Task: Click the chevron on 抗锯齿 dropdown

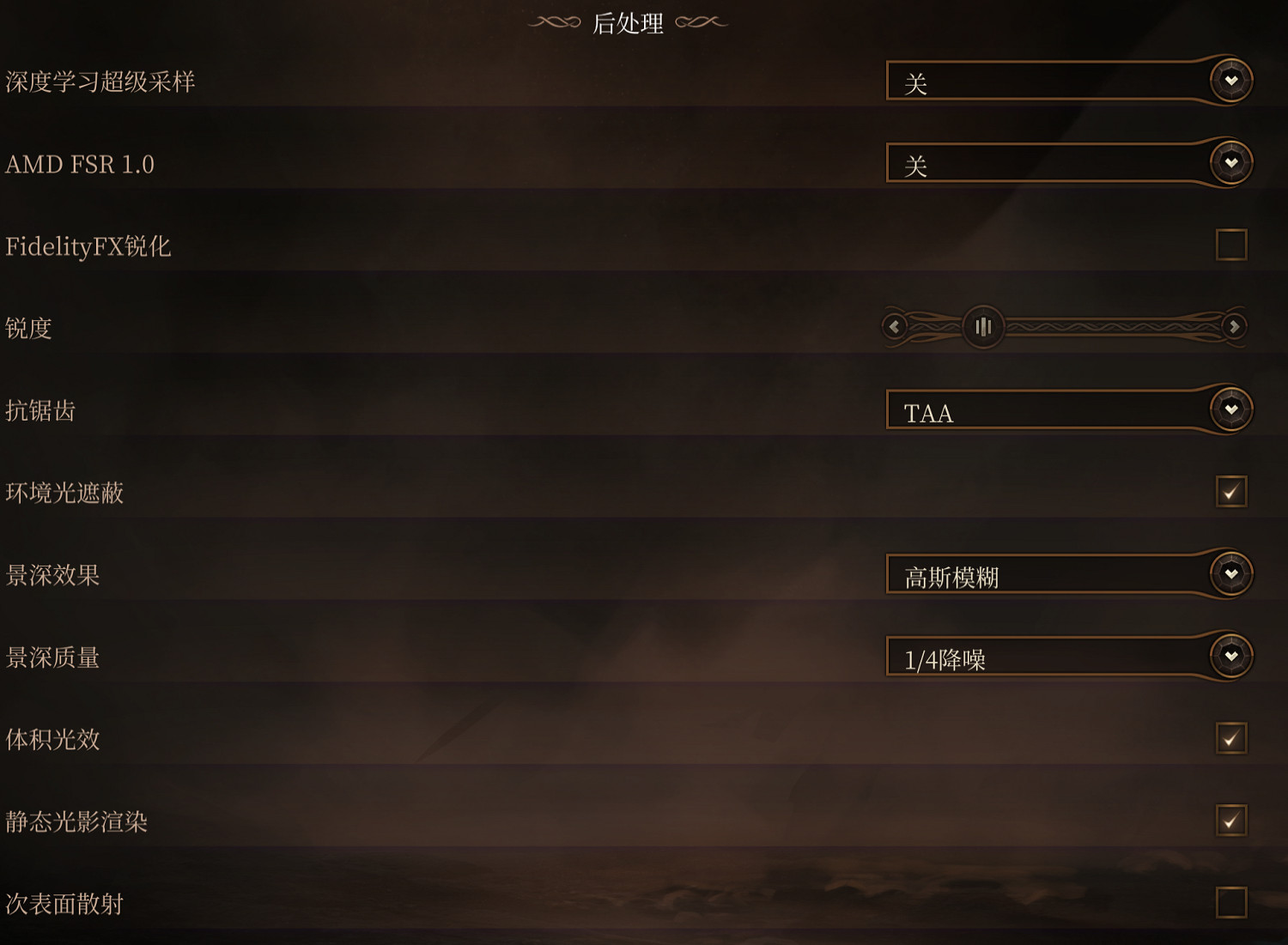Action: (1231, 409)
